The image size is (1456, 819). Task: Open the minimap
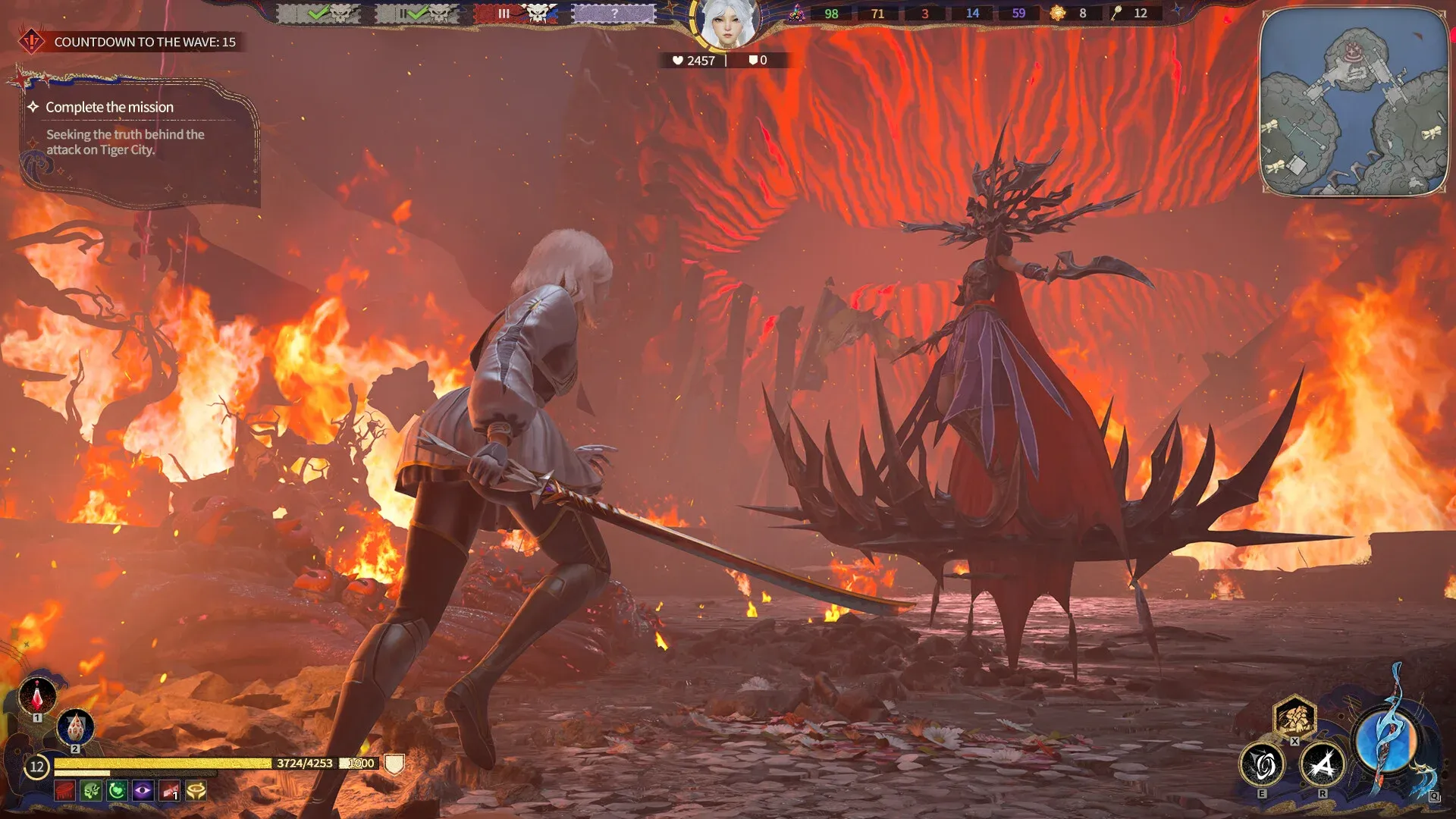pyautogui.click(x=1354, y=102)
